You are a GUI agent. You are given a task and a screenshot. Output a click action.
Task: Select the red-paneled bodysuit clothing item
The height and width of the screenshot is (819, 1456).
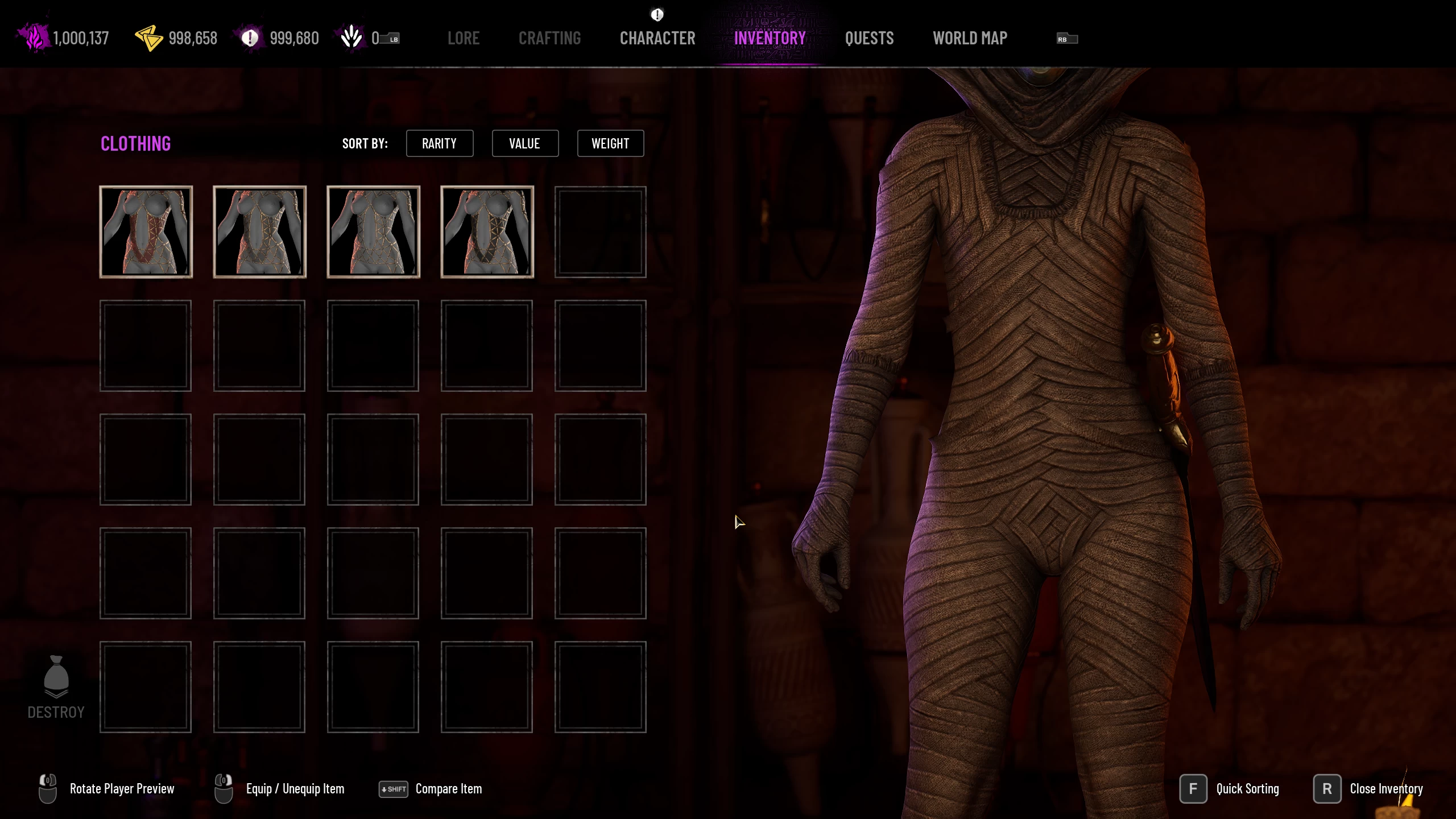pyautogui.click(x=146, y=232)
